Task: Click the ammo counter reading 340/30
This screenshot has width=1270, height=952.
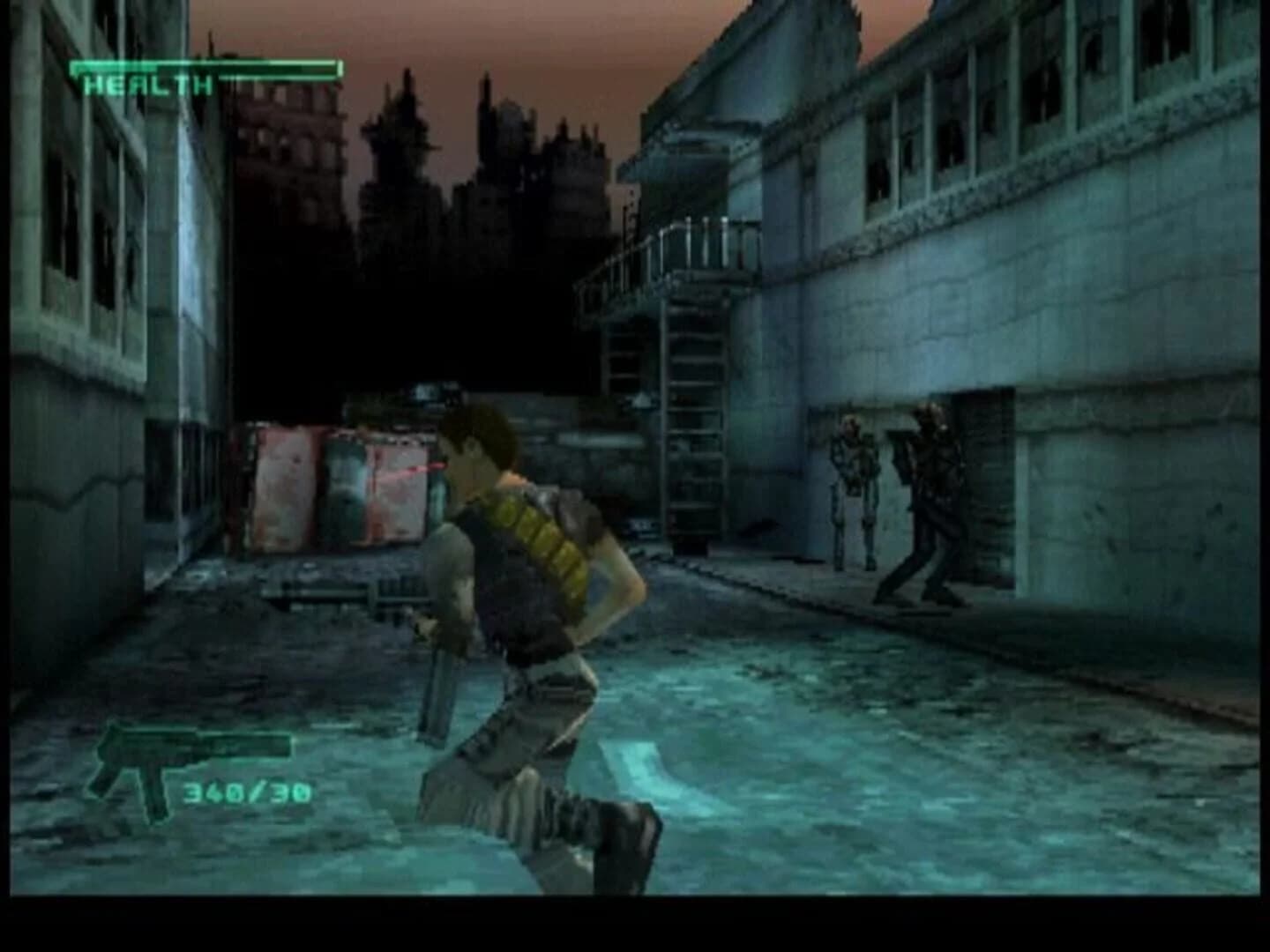Action: 251,793
